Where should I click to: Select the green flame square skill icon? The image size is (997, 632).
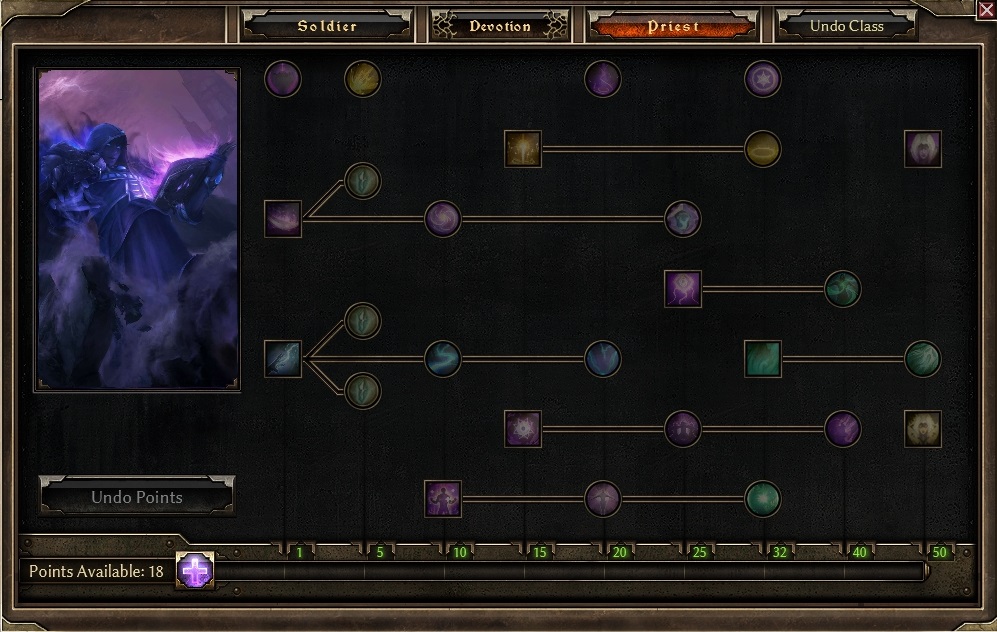point(763,359)
